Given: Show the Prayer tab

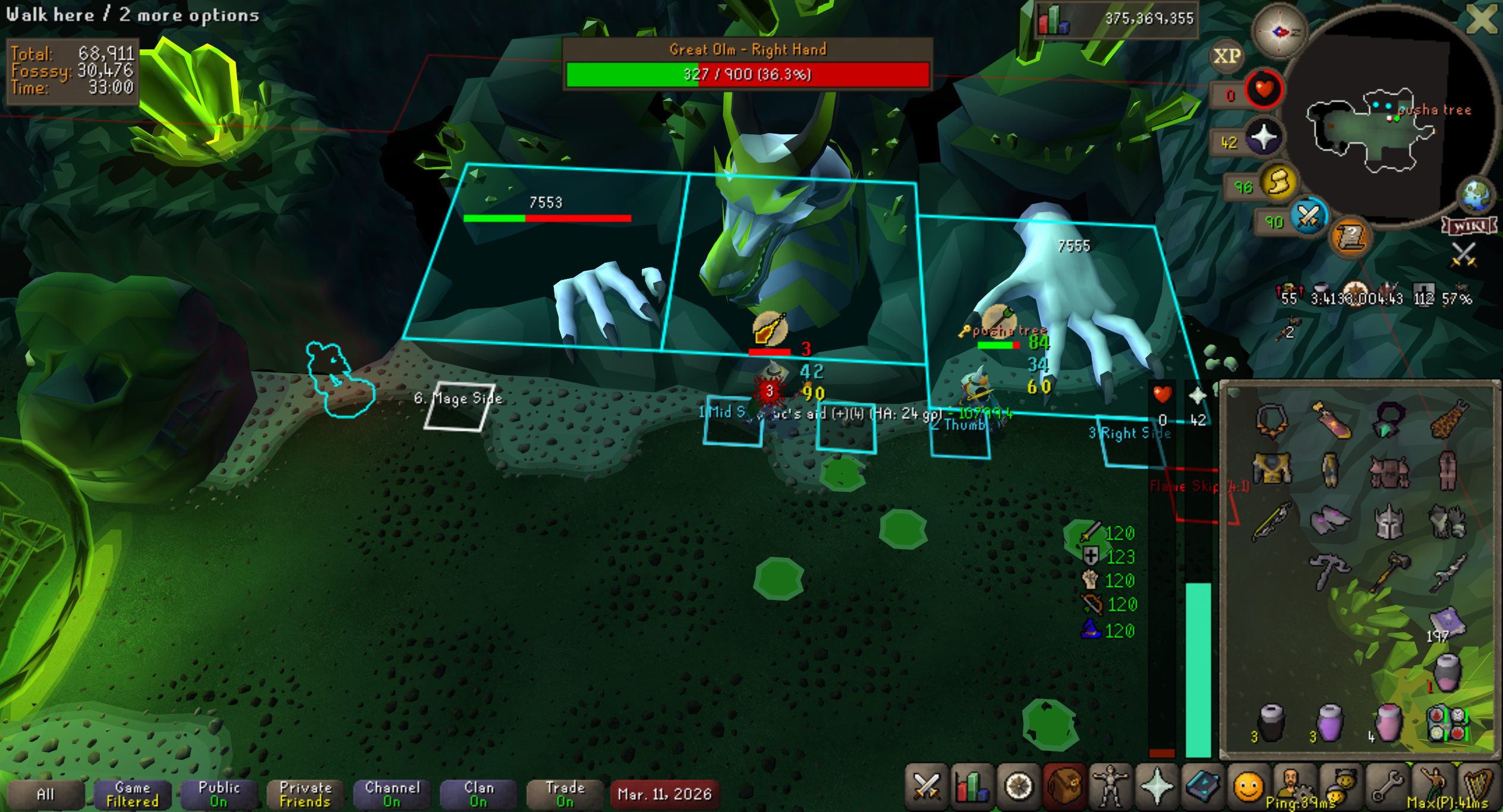Looking at the screenshot, I should (1157, 787).
